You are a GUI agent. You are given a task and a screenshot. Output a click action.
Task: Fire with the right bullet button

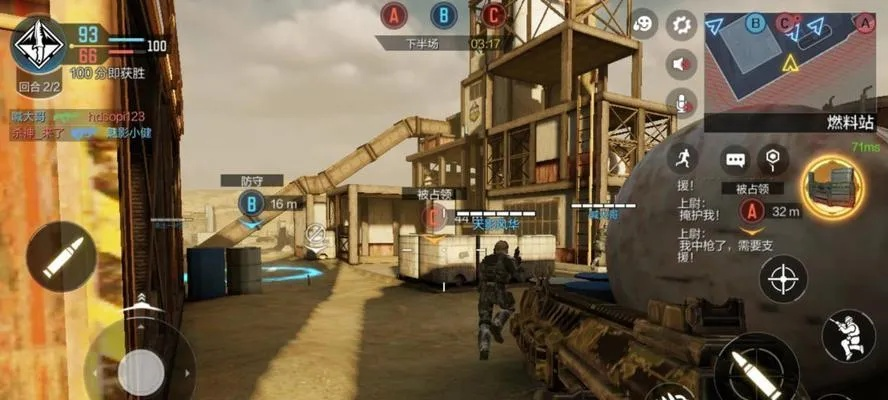[x=747, y=368]
